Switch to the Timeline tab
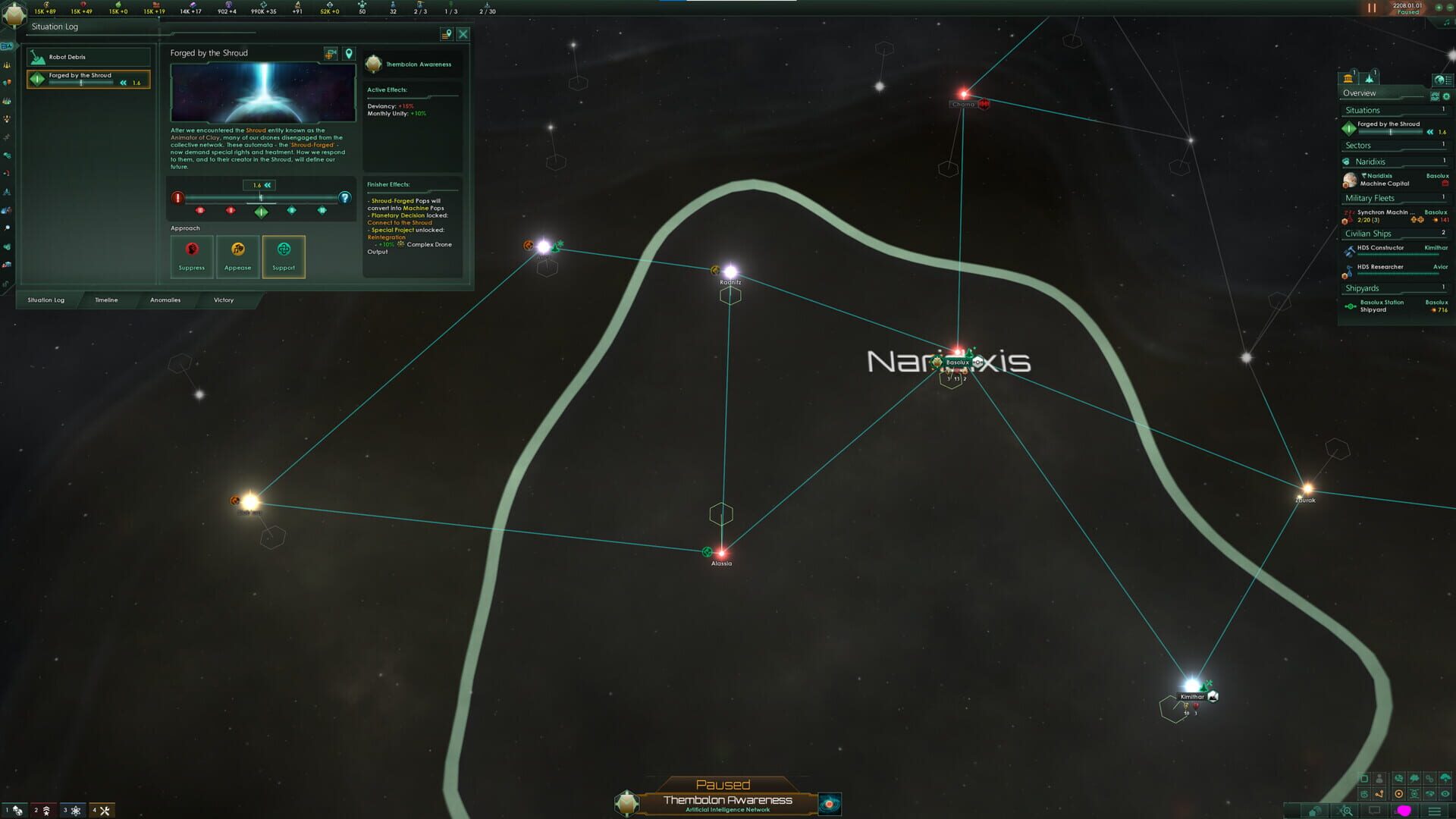This screenshot has width=1456, height=819. point(105,300)
